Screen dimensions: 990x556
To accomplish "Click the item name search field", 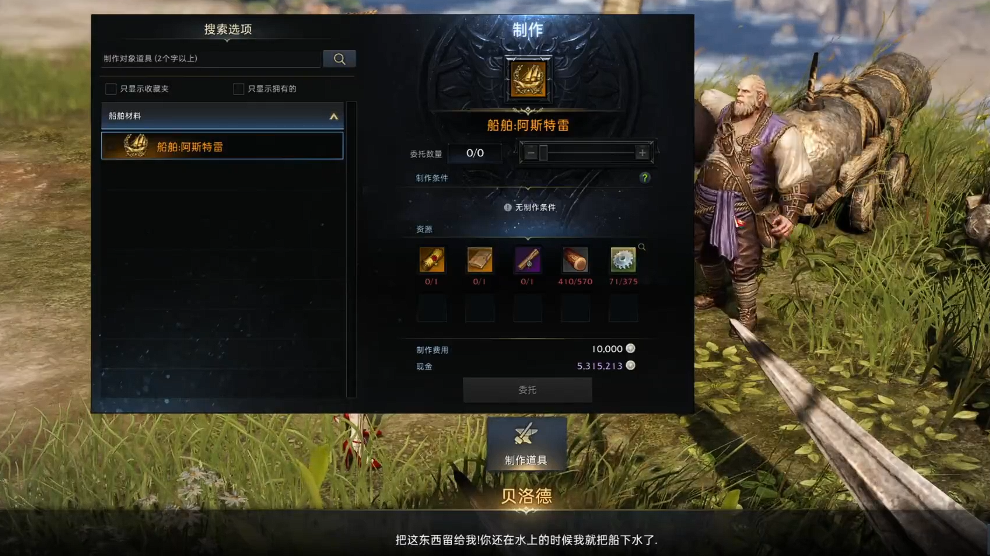I will 210,59.
